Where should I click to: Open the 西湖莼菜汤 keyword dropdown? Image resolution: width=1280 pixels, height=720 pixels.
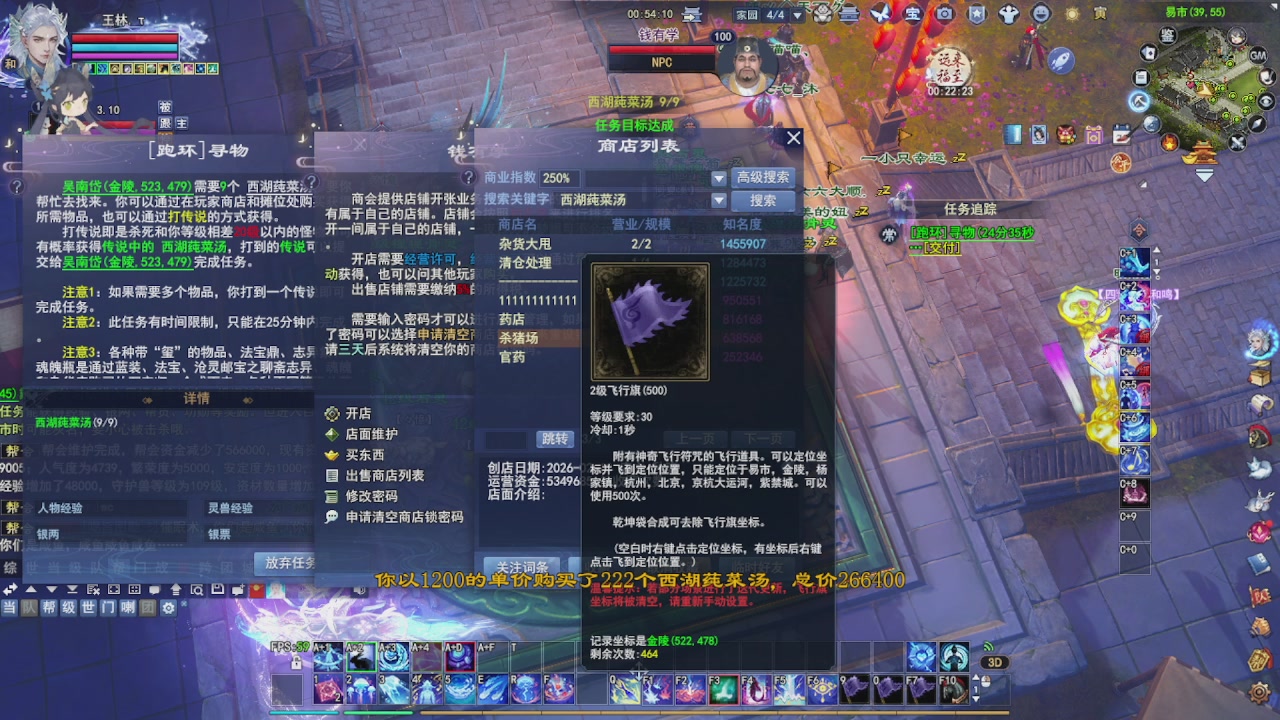719,200
